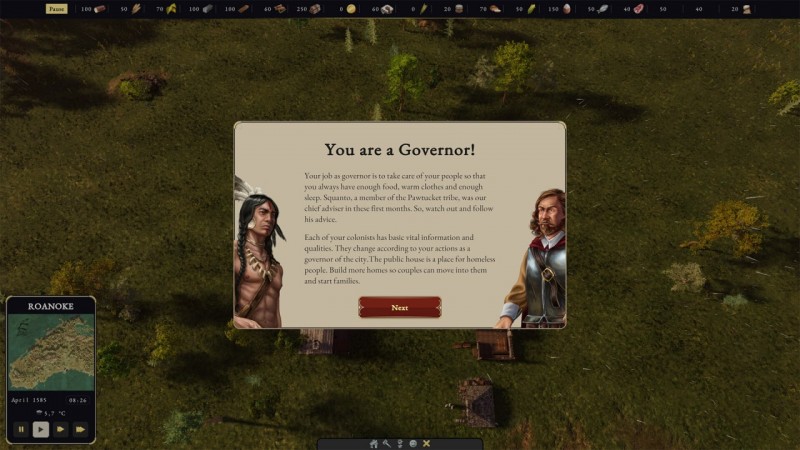This screenshot has width=800, height=450.
Task: Click the Pause label in the top bar
Action: click(x=57, y=9)
